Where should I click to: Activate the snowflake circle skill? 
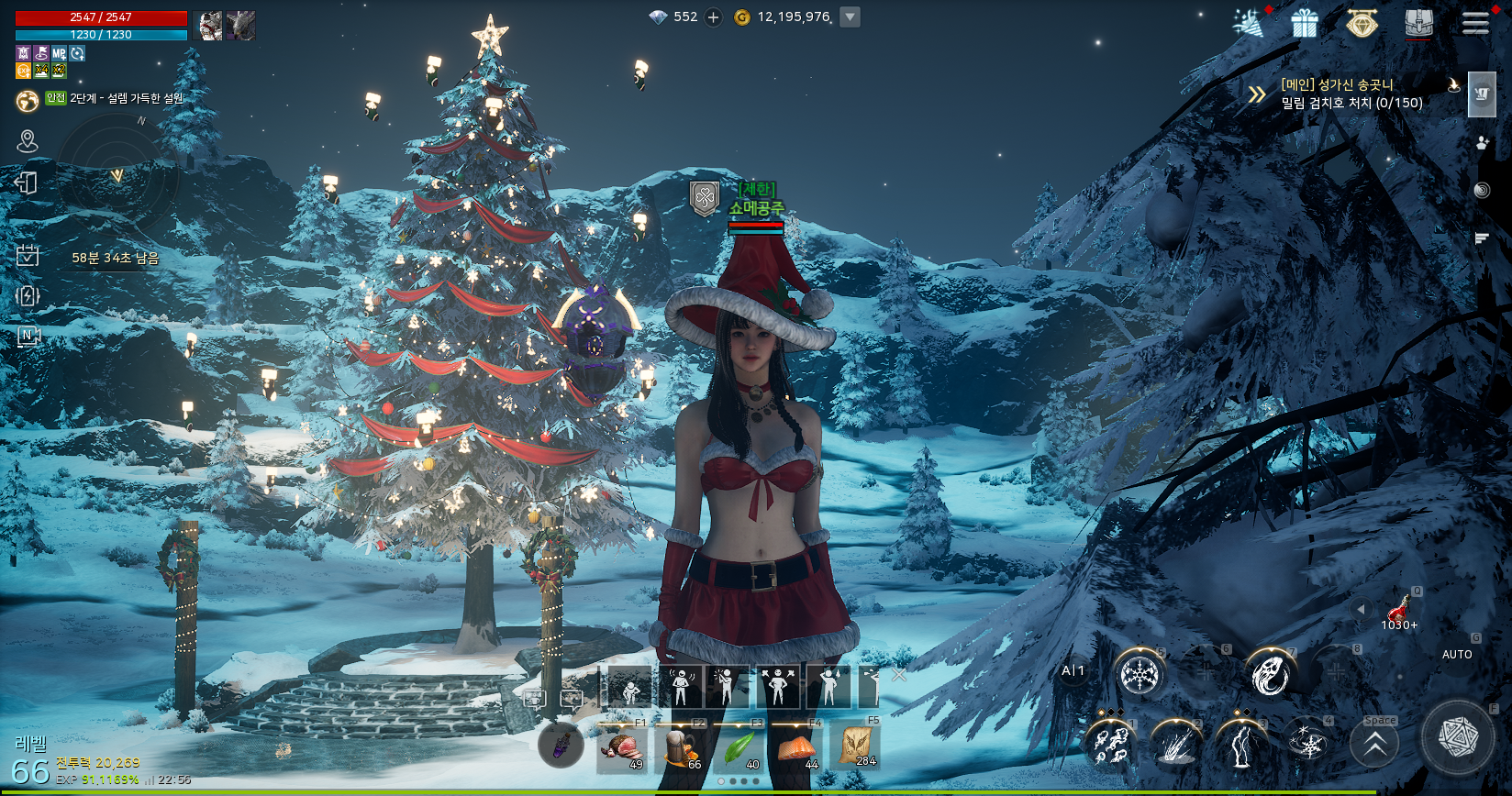pyautogui.click(x=1140, y=675)
